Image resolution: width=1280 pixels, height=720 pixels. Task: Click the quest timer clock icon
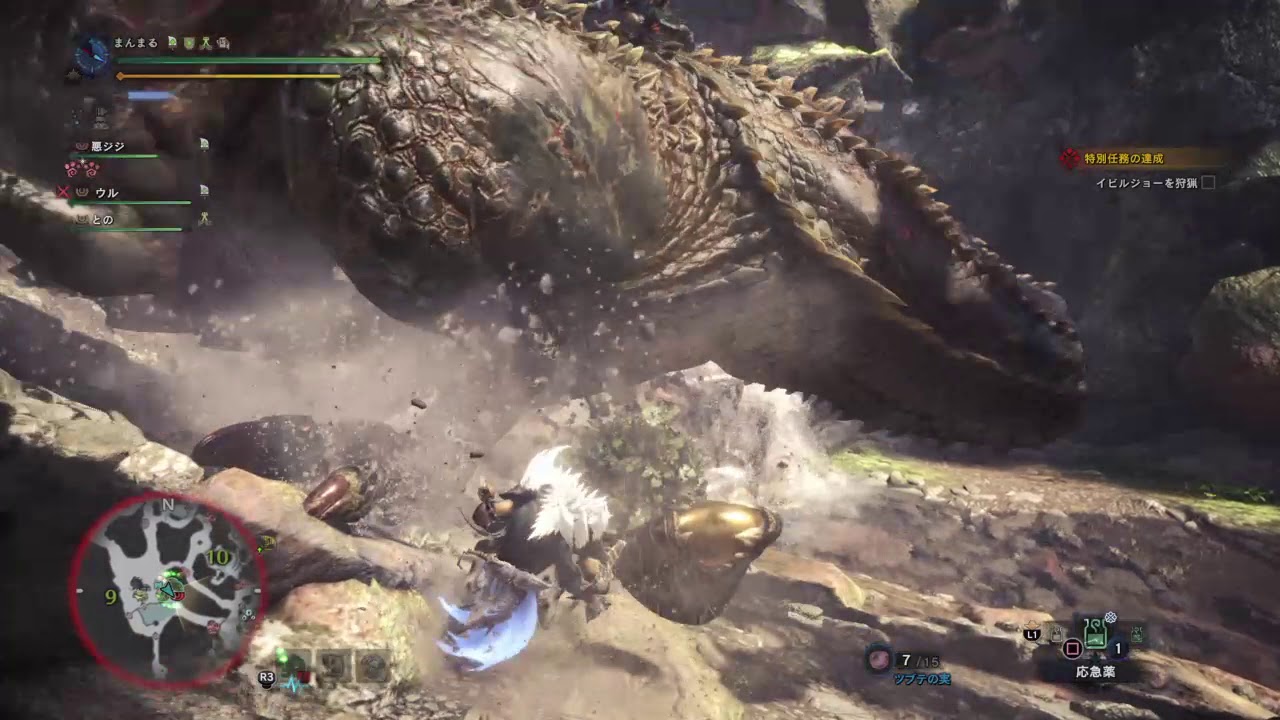[92, 56]
